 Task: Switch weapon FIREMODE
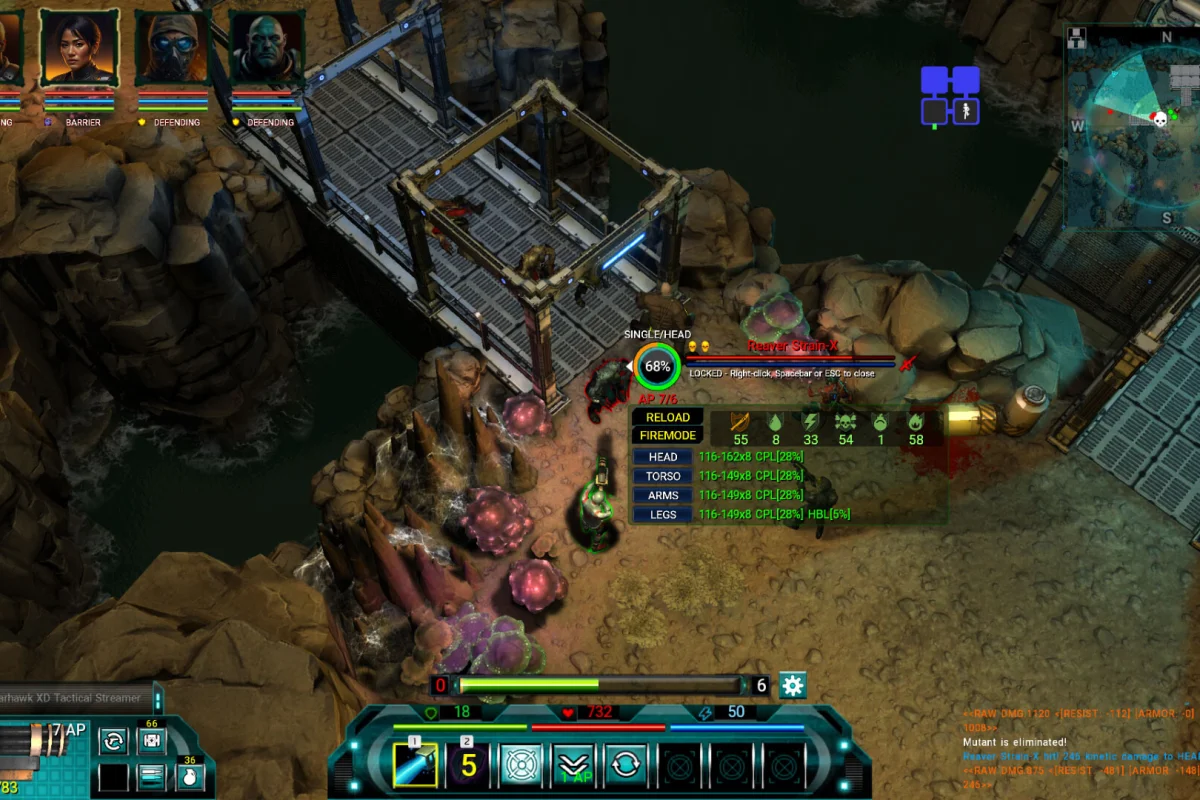pyautogui.click(x=667, y=436)
